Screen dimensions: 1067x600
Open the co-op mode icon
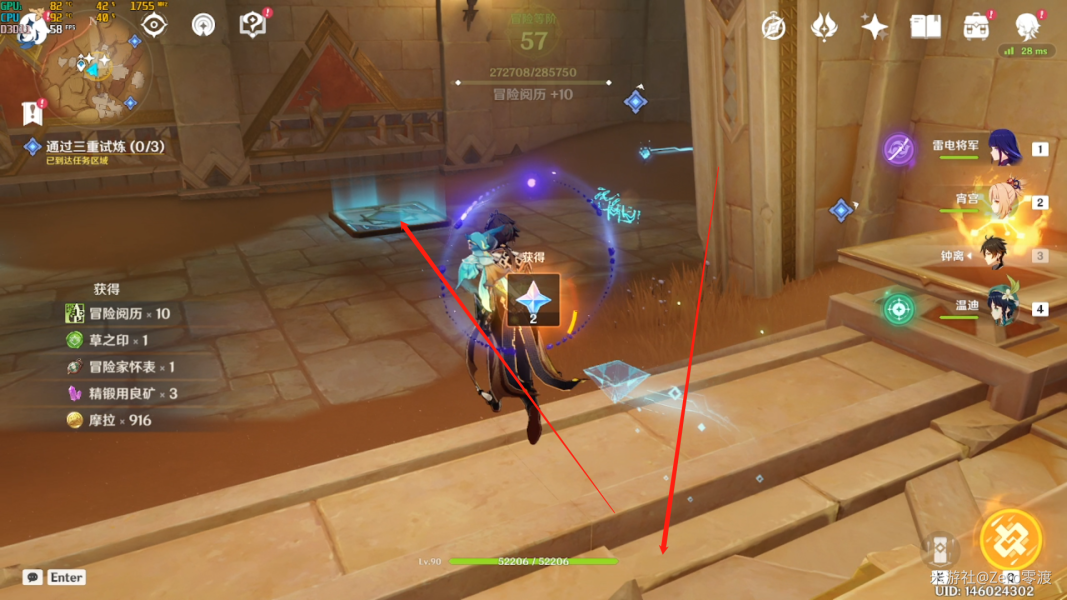203,25
